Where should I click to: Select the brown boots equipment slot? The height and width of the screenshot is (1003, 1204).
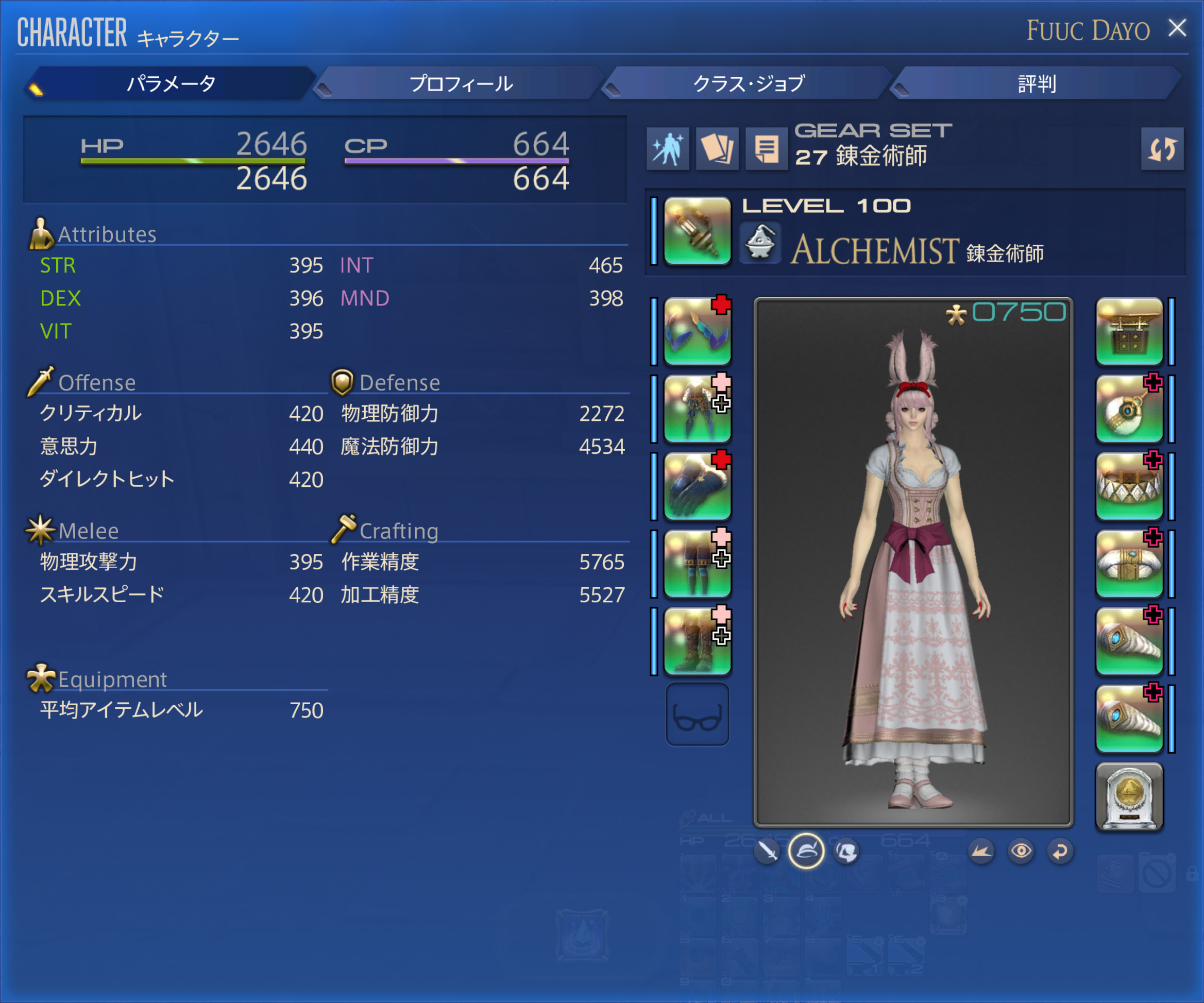(697, 641)
